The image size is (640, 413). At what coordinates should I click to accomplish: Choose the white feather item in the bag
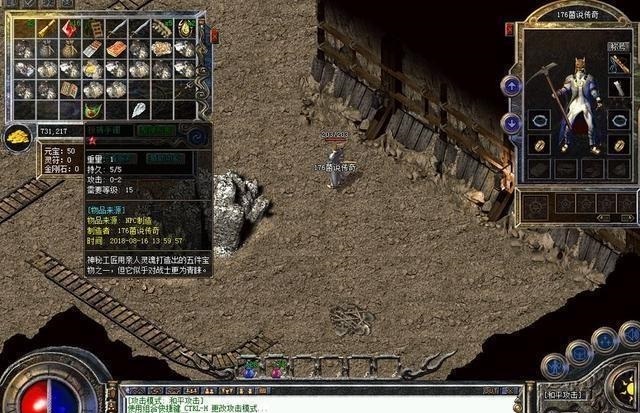click(138, 110)
